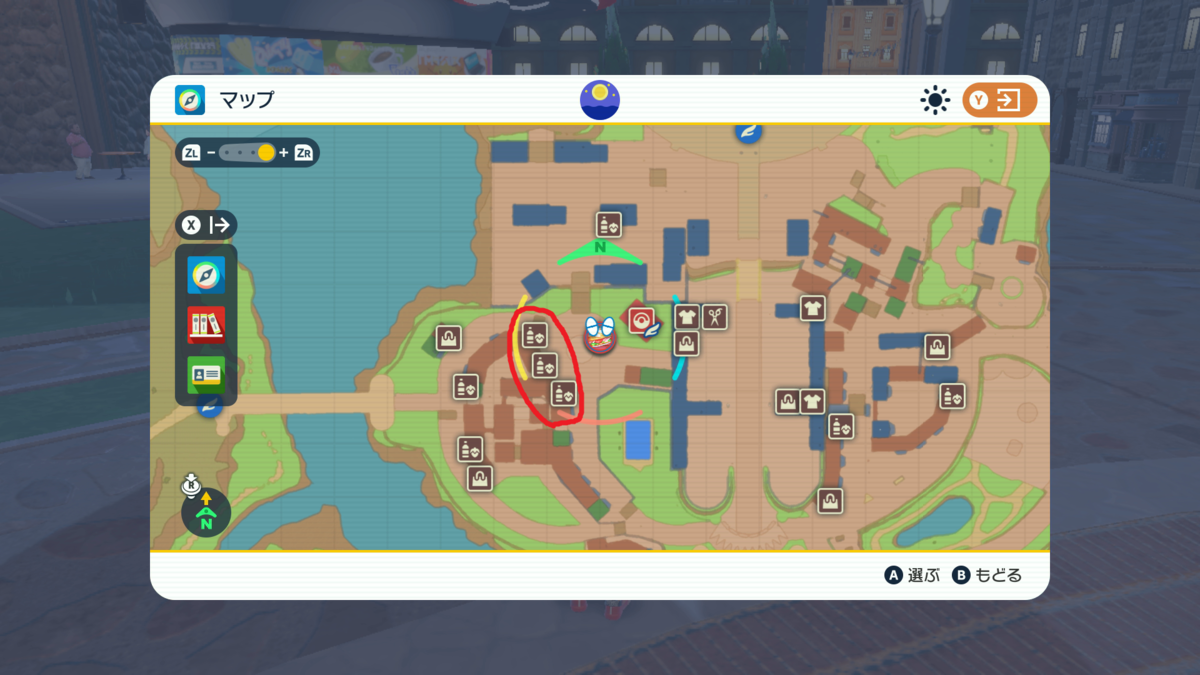
Task: Open the trainer profile card icon
Action: (x=206, y=374)
